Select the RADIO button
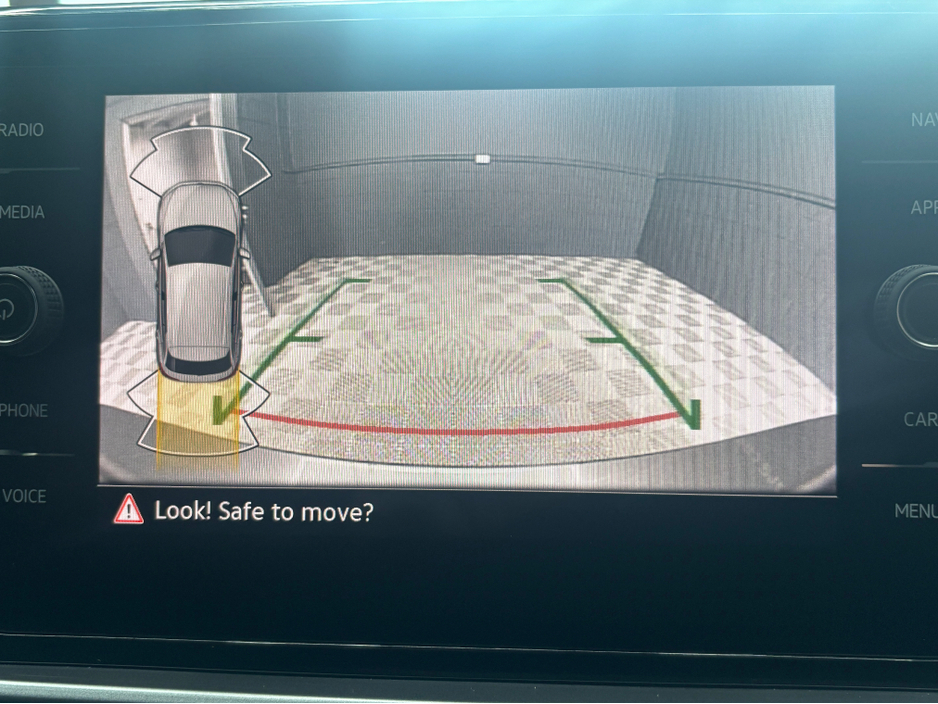The image size is (938, 704). (22, 130)
